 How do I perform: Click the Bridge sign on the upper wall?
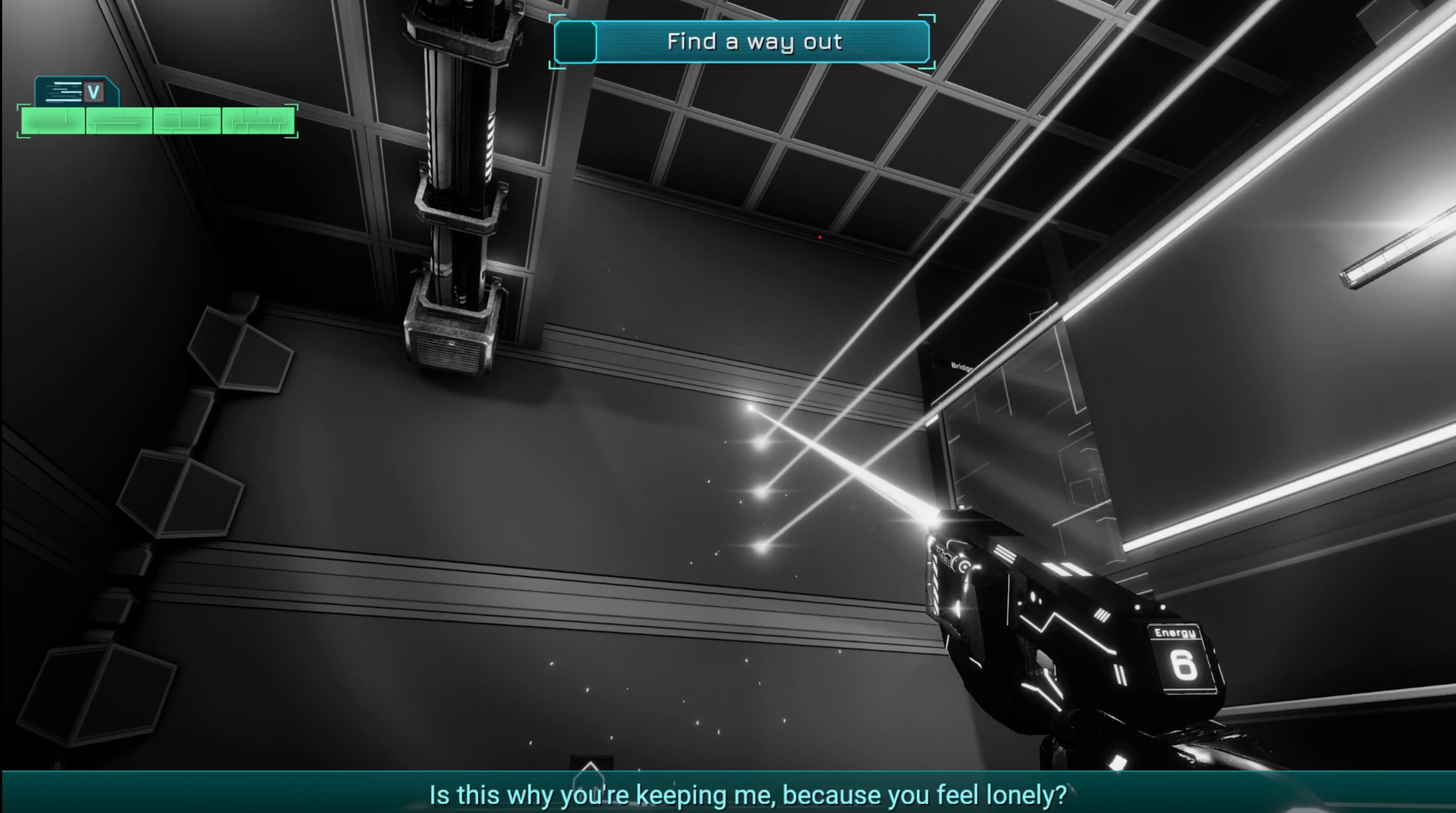point(963,365)
